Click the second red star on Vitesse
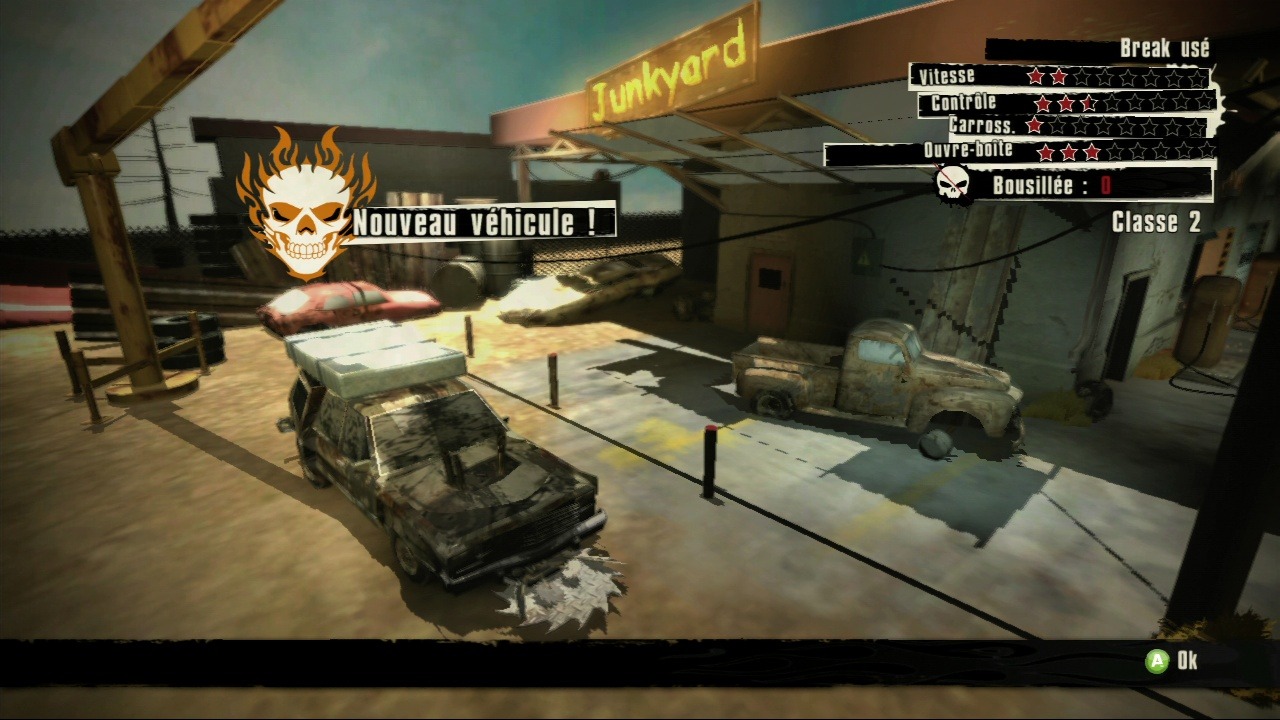 (x=1058, y=76)
